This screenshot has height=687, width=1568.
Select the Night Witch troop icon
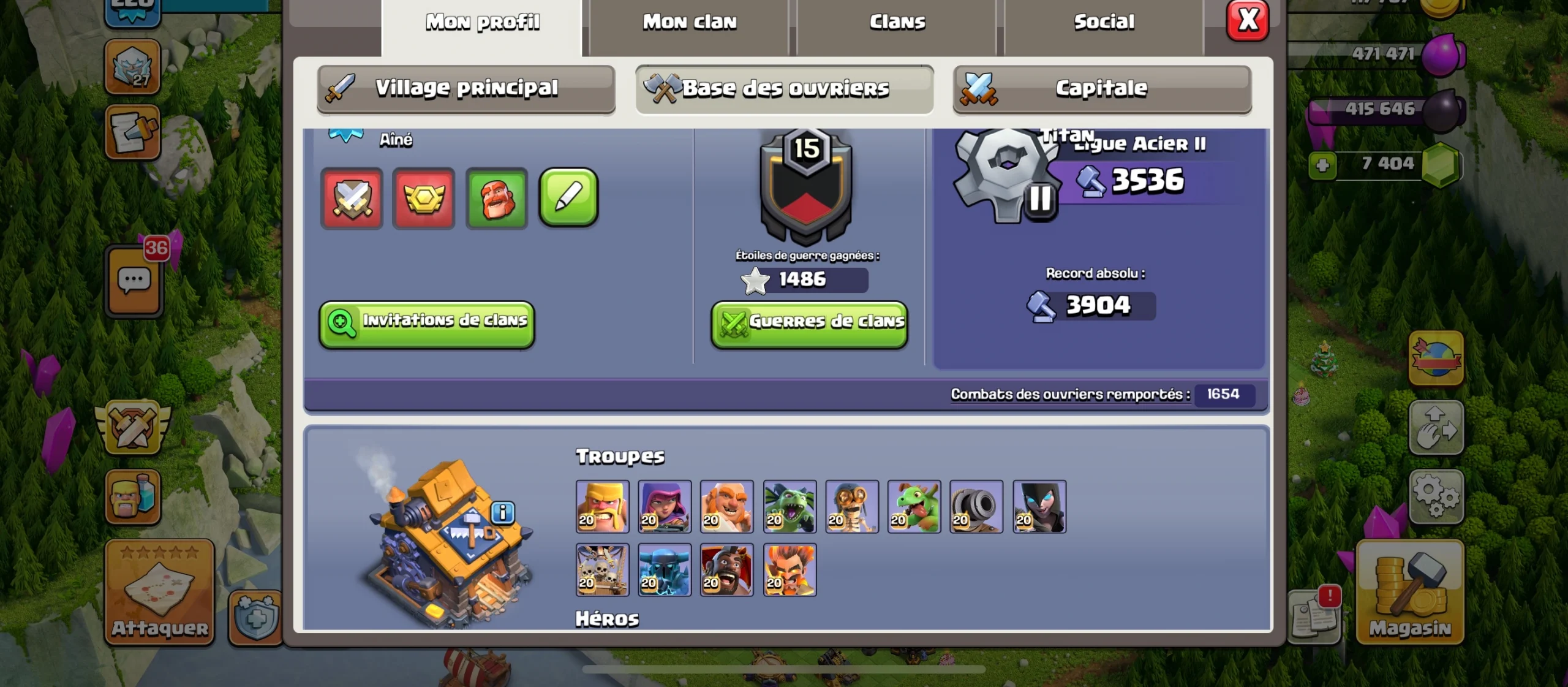tap(1039, 507)
